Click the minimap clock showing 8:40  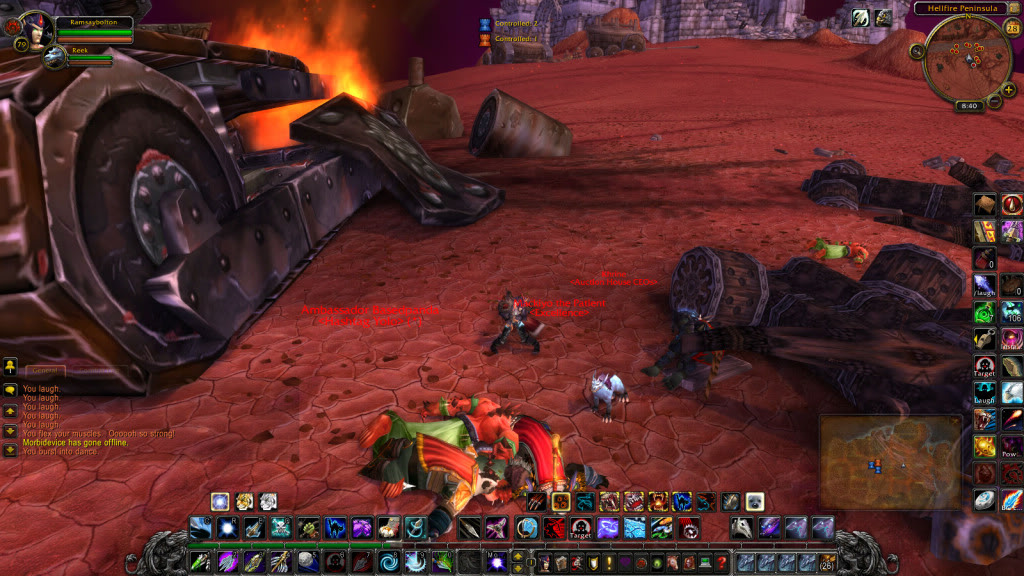pyautogui.click(x=968, y=104)
